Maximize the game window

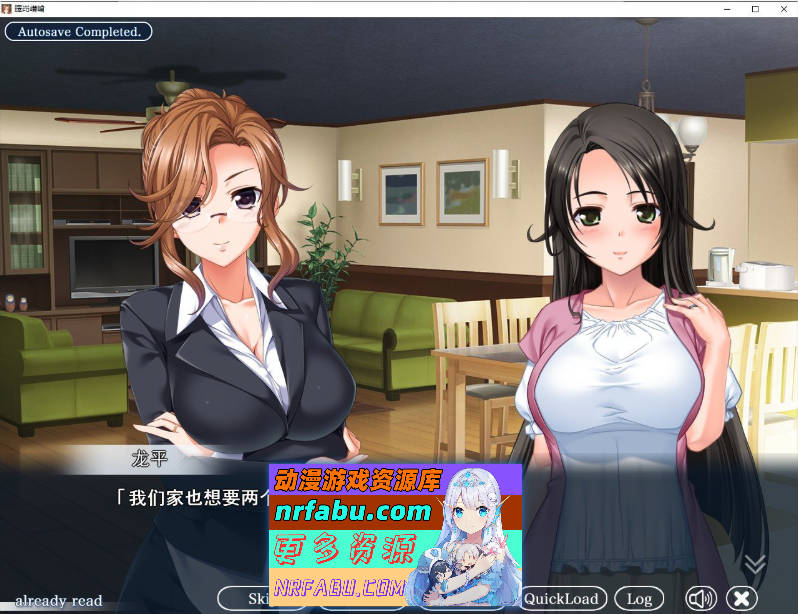755,9
